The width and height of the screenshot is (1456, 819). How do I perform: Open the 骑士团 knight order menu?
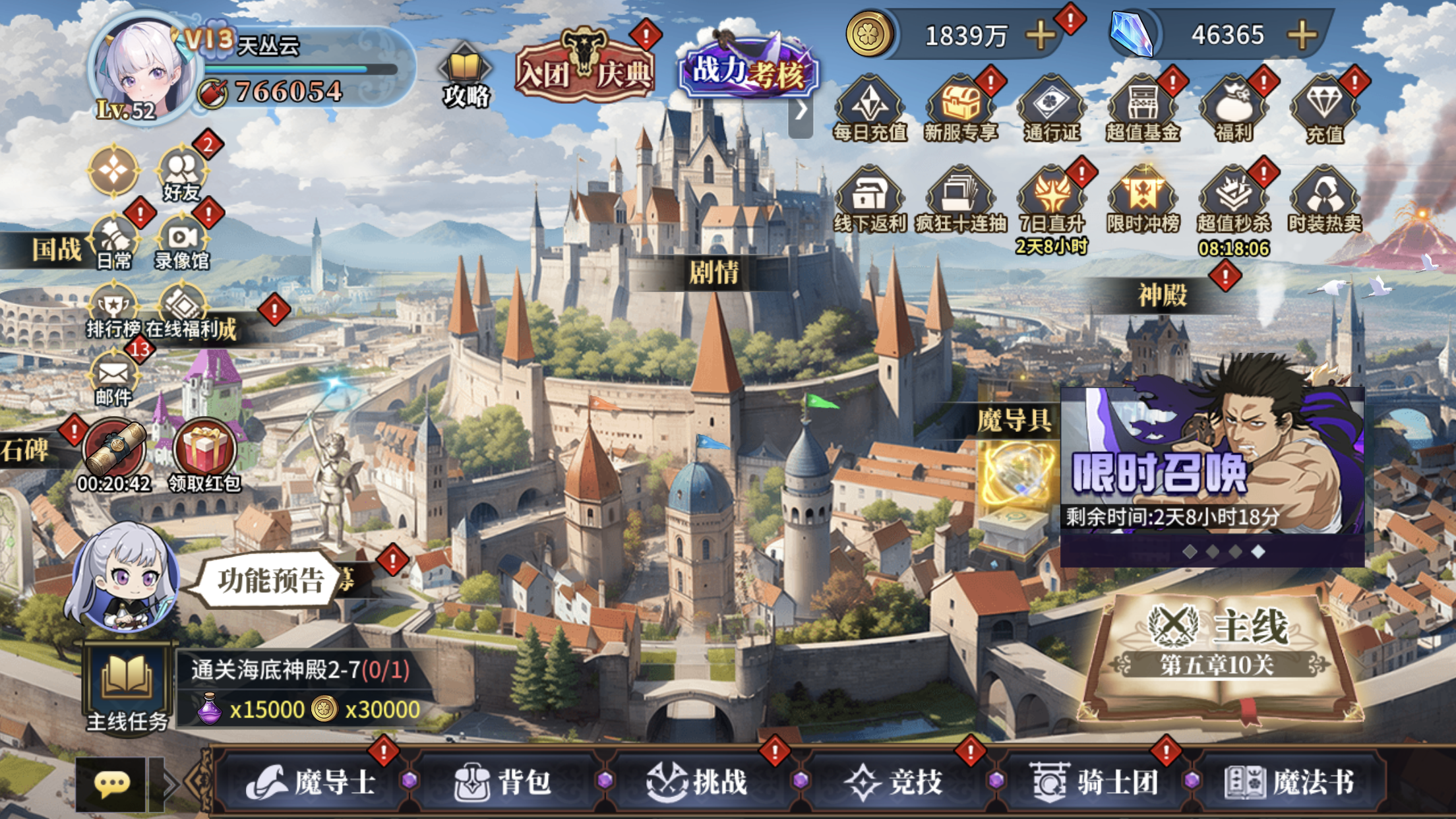(x=1093, y=782)
